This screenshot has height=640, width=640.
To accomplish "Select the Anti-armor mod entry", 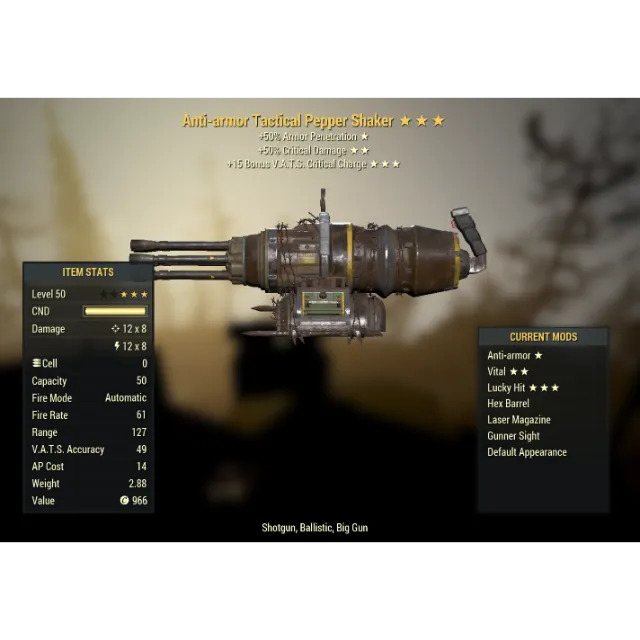I will click(x=514, y=355).
